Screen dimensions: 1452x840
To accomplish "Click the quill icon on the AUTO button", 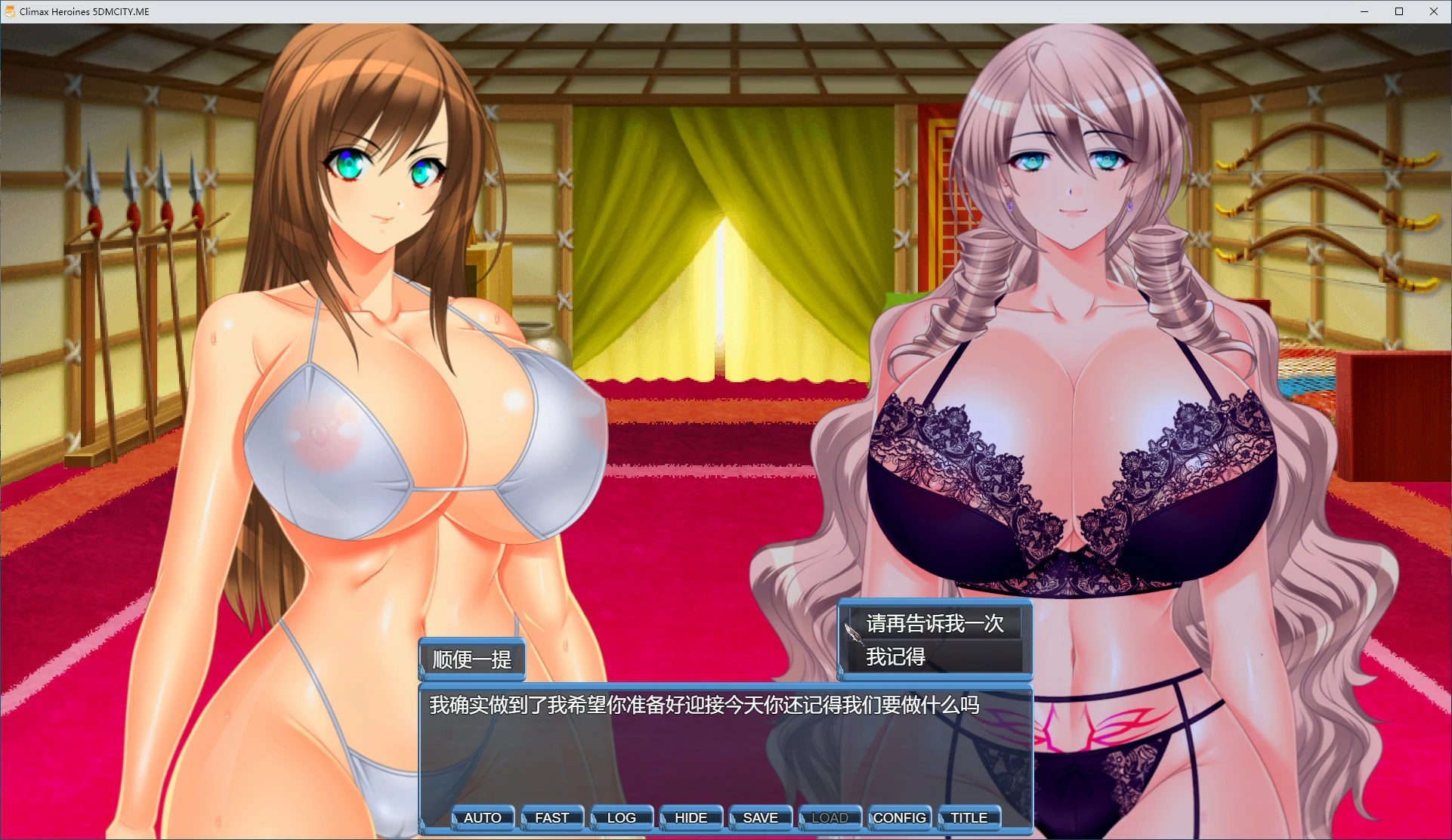I will tap(456, 820).
